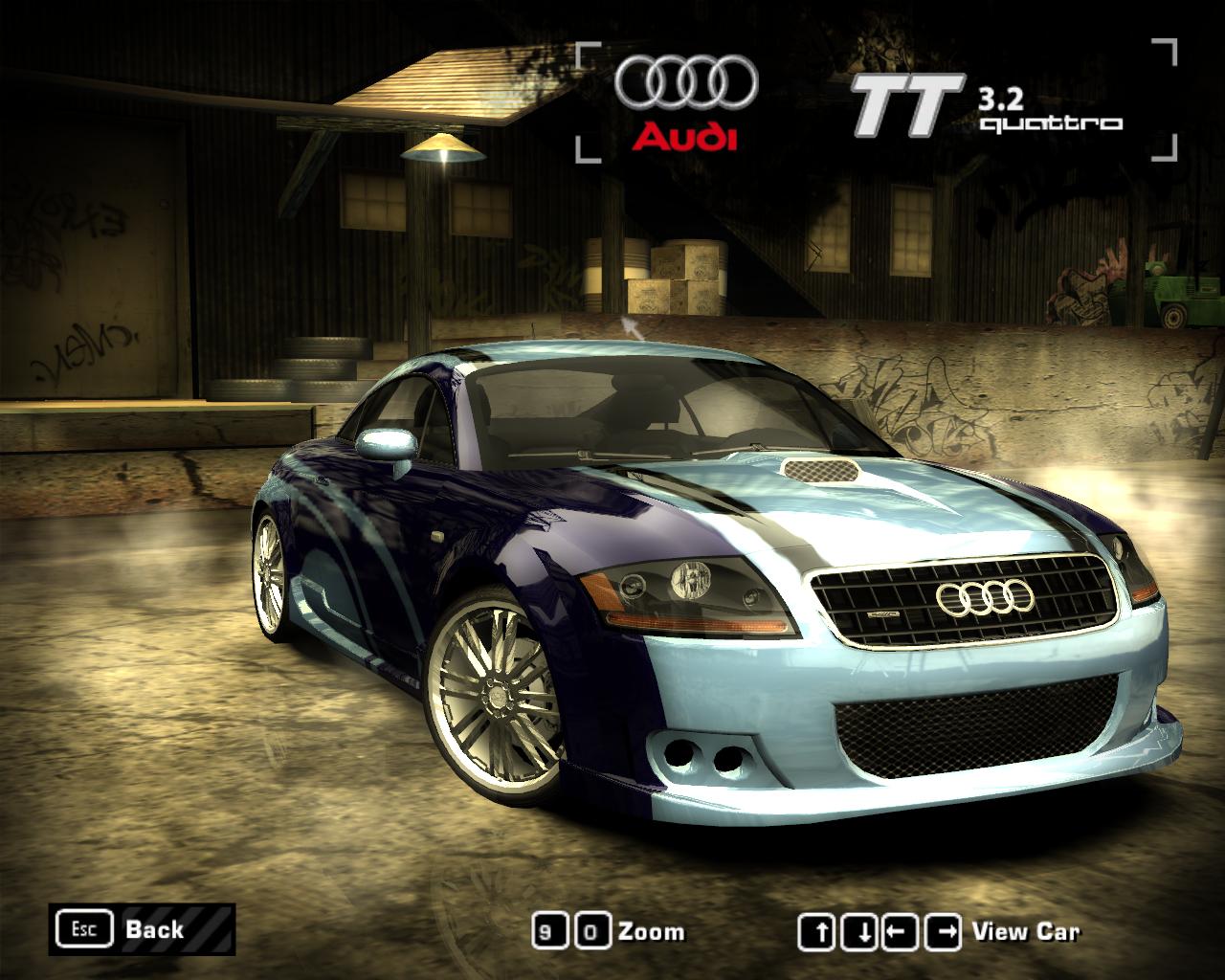Go back using the Back button
Screen dimensions: 1225x980
pos(142,928)
